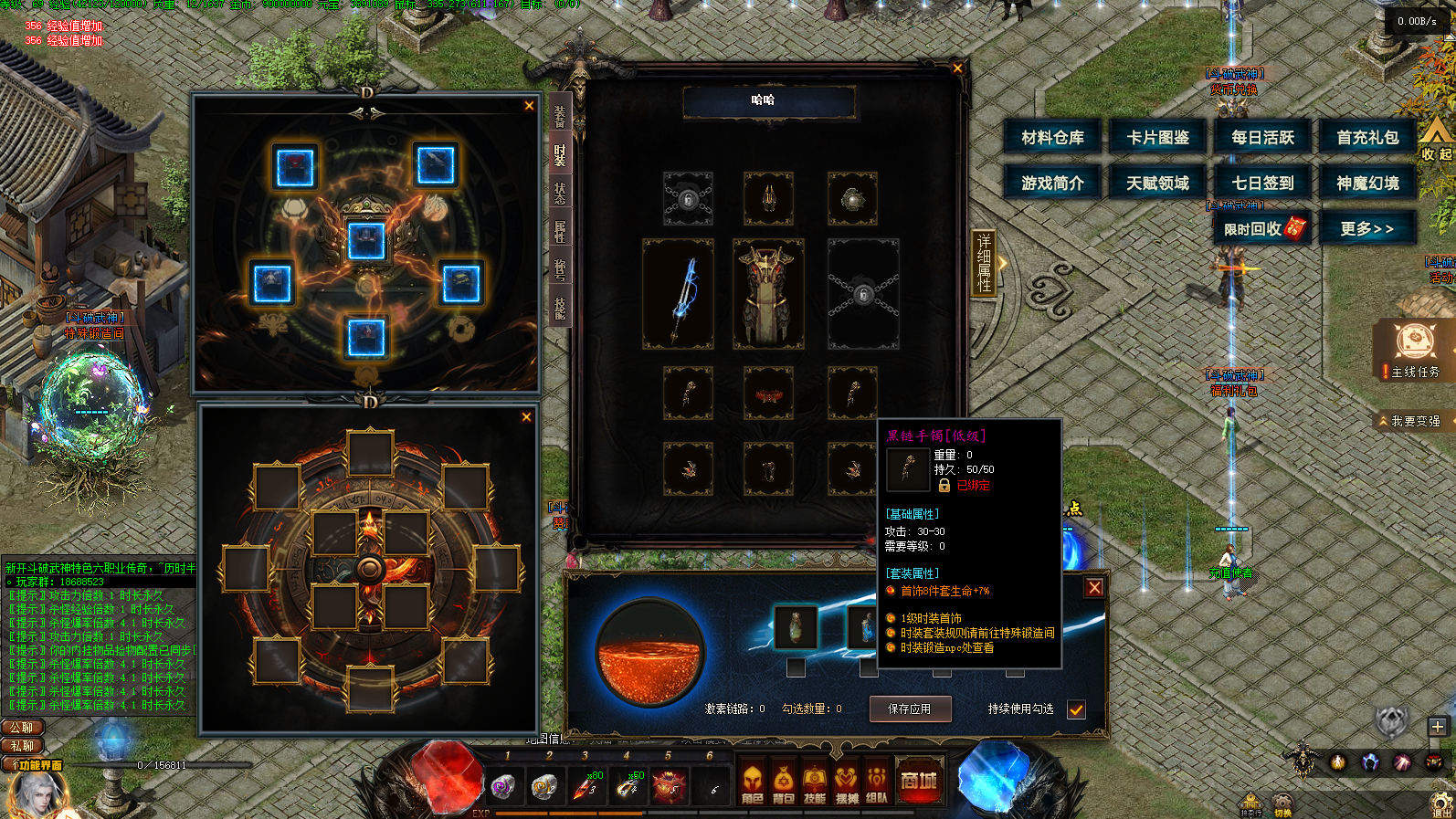Screen dimensions: 1456x819
Task: Expand the 更多>> more menu
Action: click(x=1367, y=228)
